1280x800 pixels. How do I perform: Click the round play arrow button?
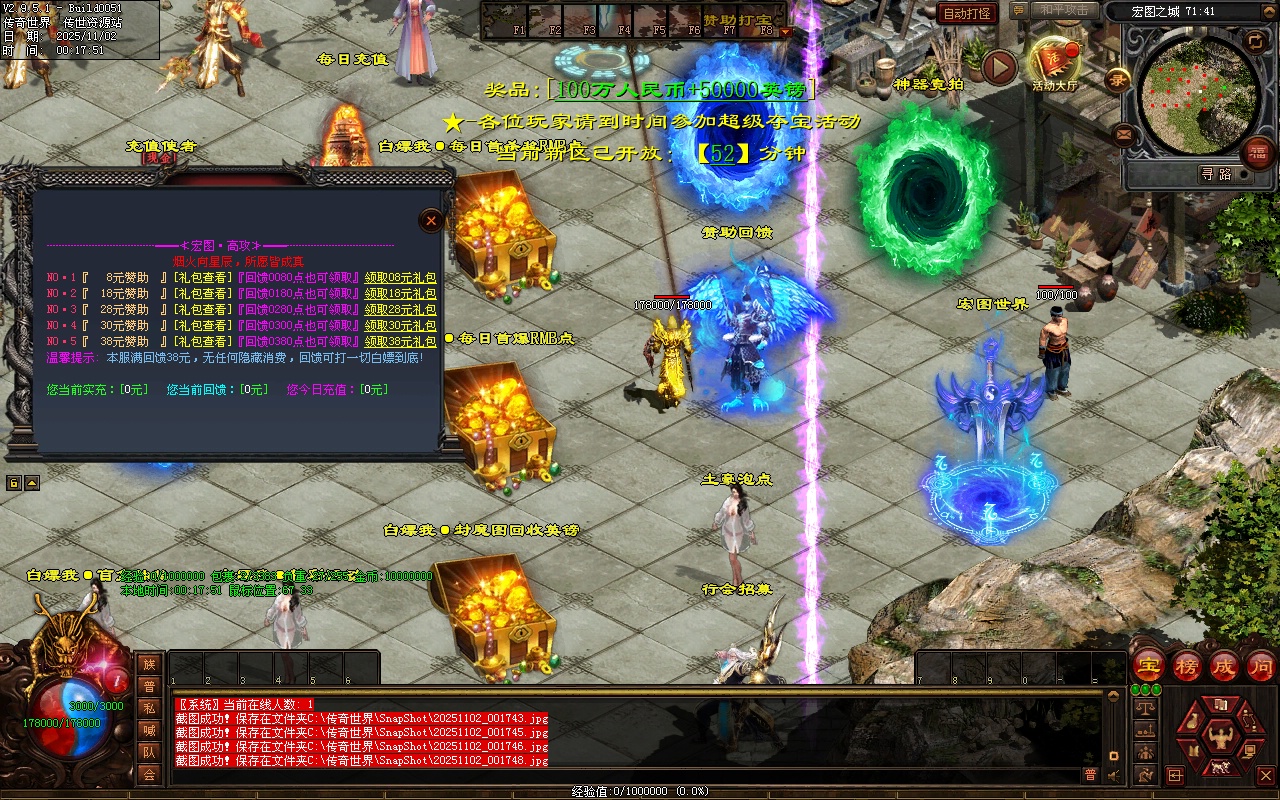tap(999, 67)
